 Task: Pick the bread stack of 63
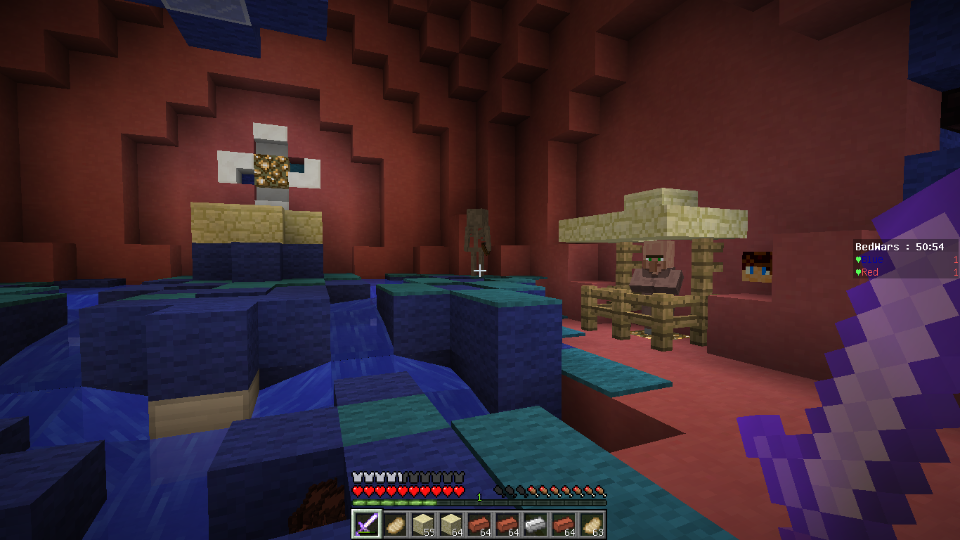(592, 524)
